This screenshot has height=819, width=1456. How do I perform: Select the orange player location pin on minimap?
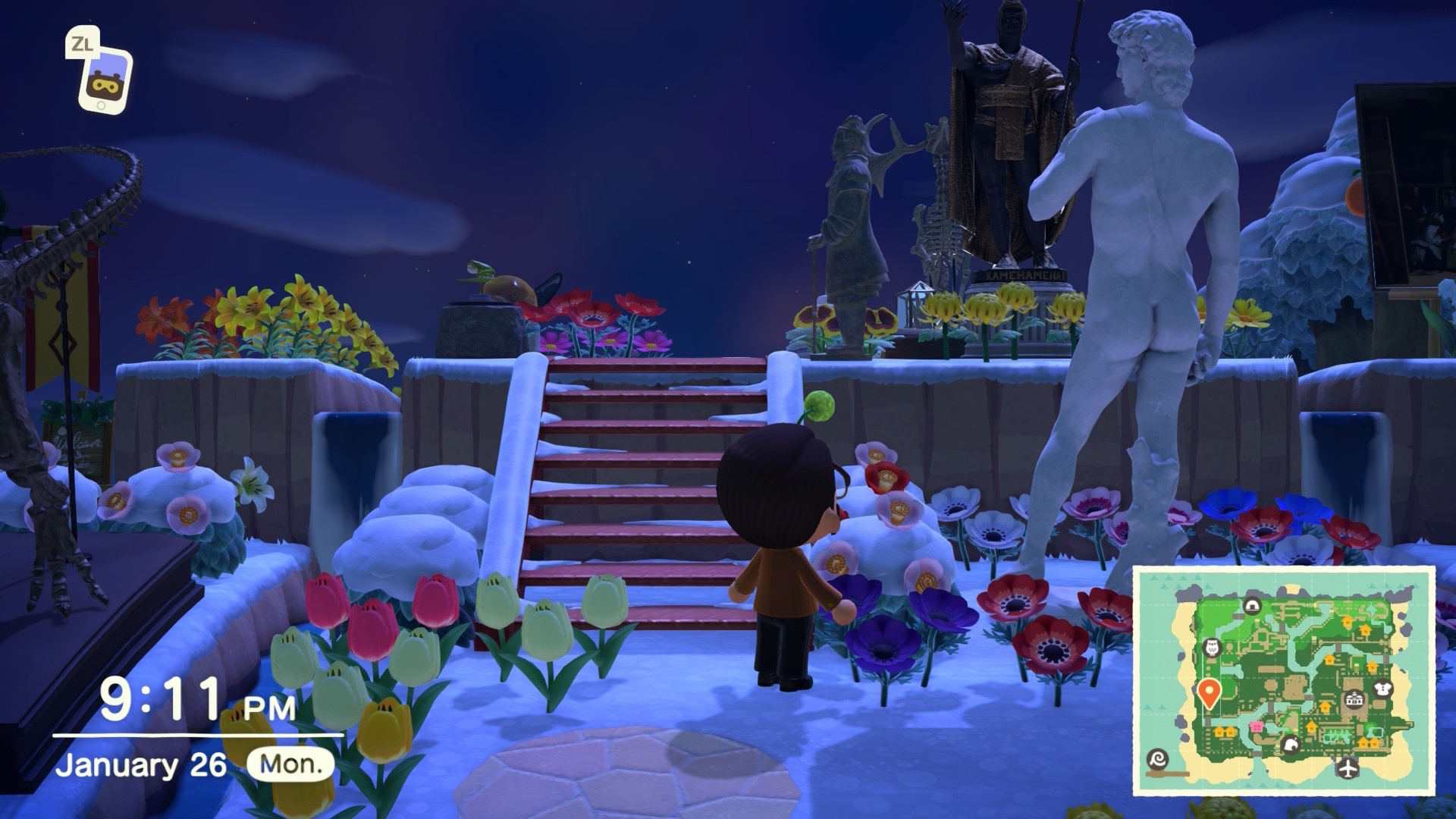(1209, 692)
